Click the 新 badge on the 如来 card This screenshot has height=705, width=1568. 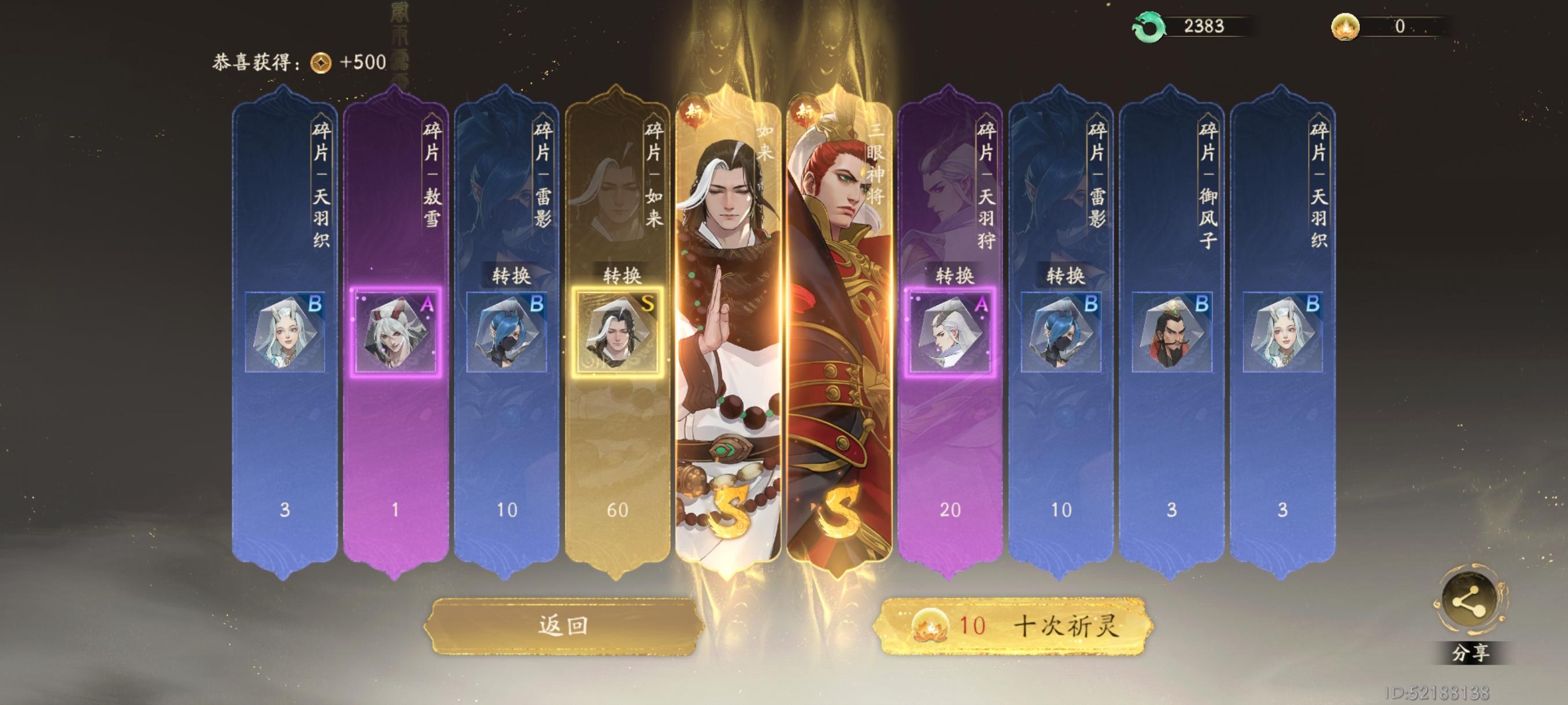pyautogui.click(x=694, y=111)
